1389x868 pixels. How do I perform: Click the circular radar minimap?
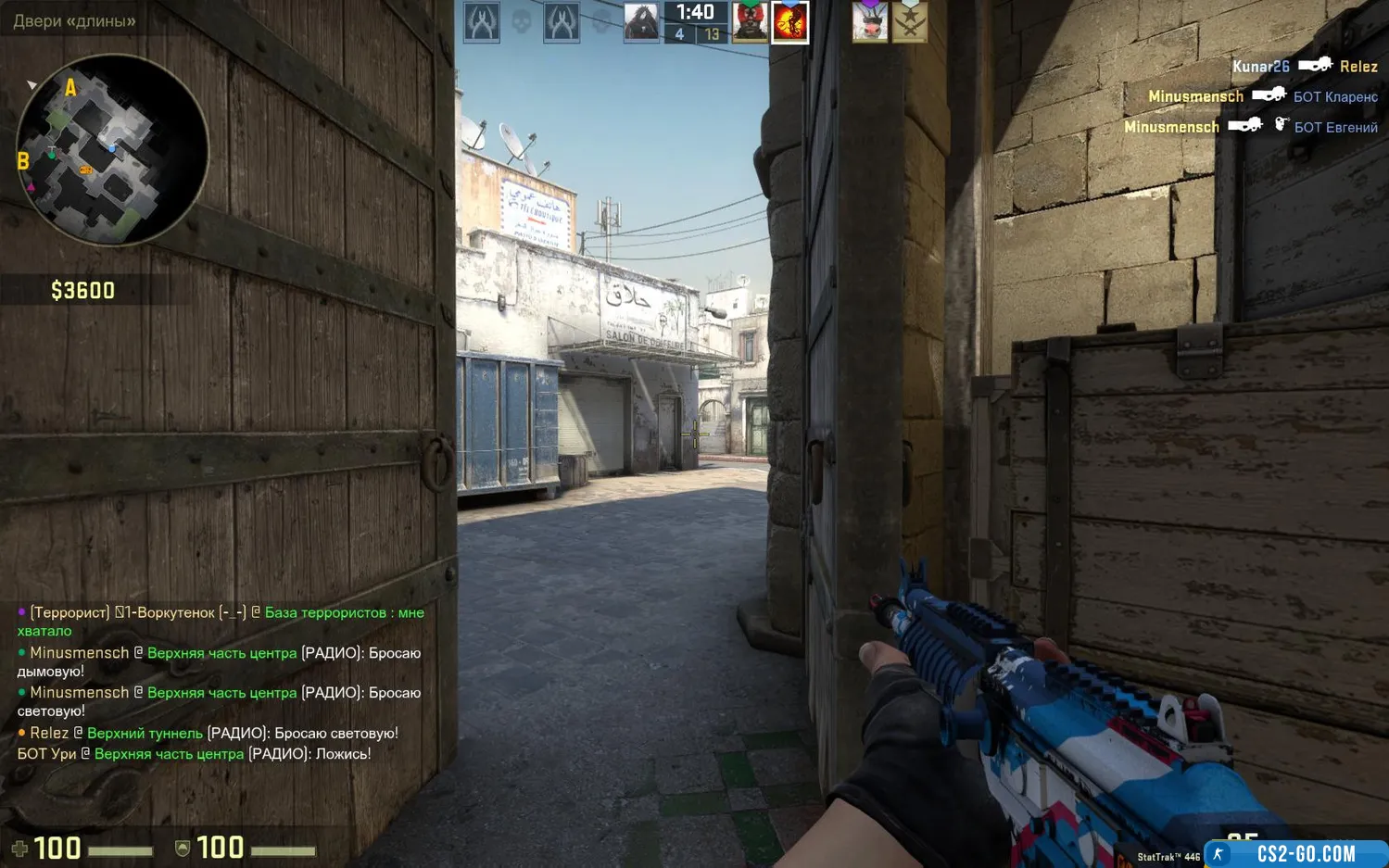click(x=112, y=150)
